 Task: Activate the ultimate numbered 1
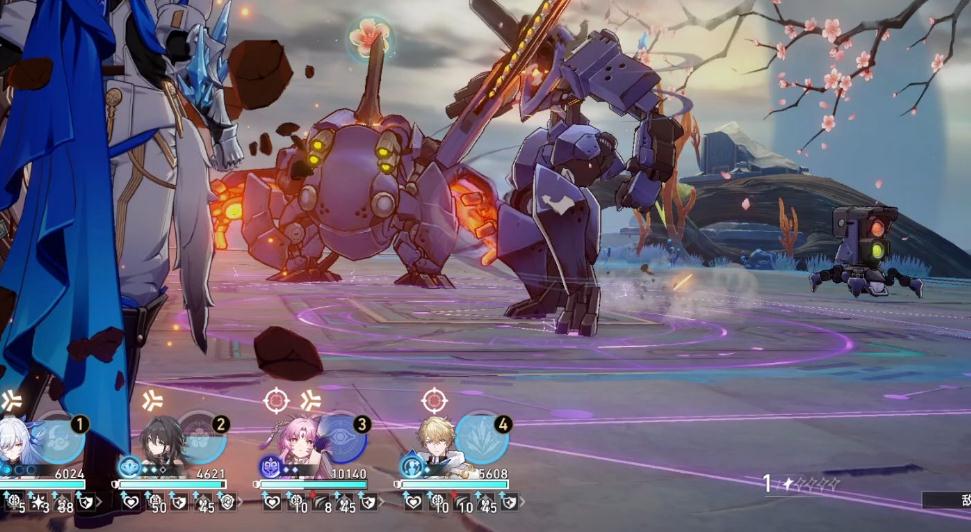point(62,440)
